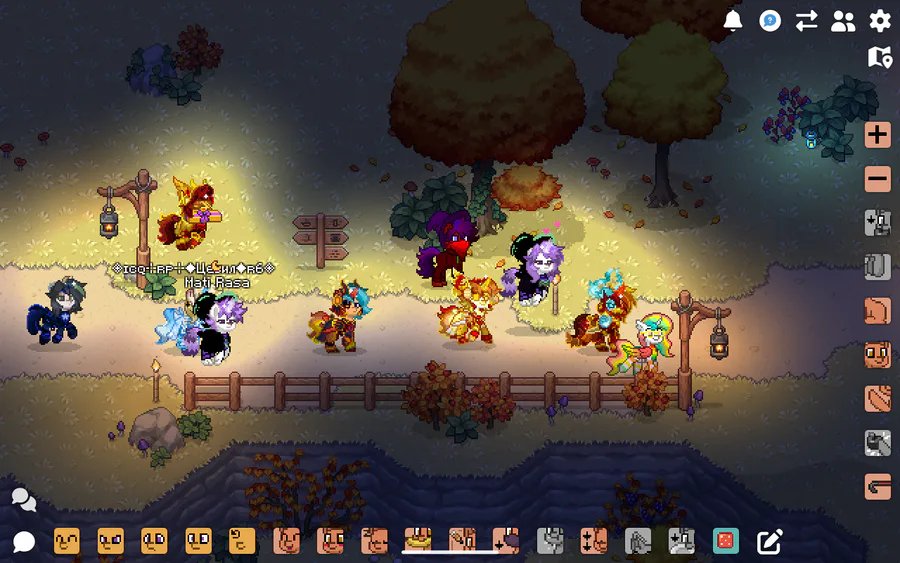Edit the action bar with the pencil icon
900x563 pixels.
[x=769, y=541]
